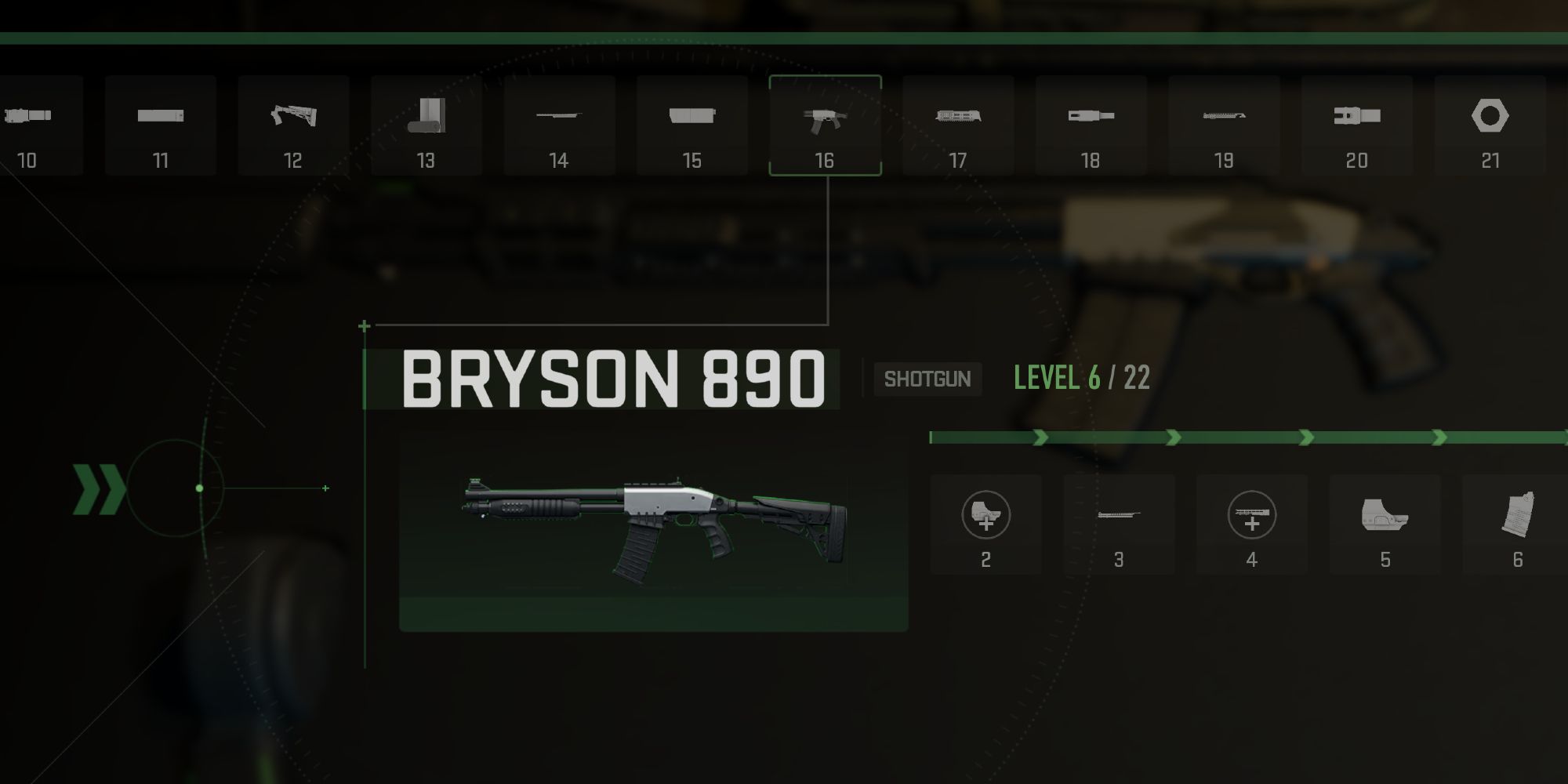Select the level 17 underbarrel attachment icon
The width and height of the screenshot is (1568, 784).
pos(958,118)
